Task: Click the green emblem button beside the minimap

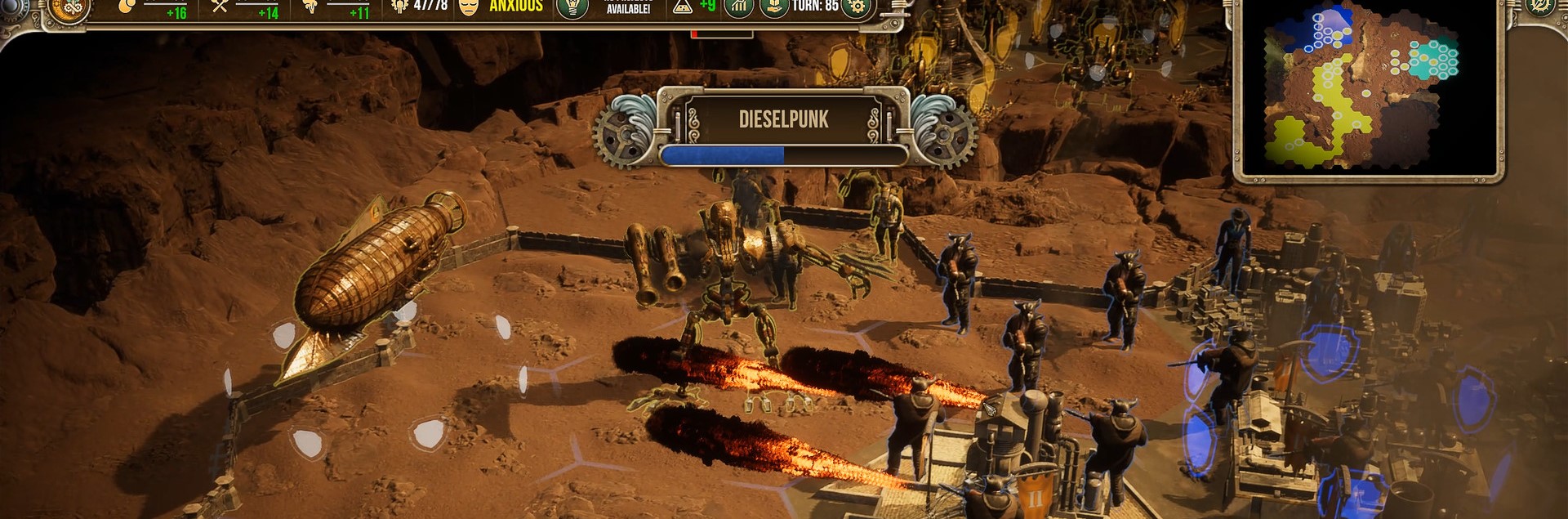Action: click(x=1539, y=7)
